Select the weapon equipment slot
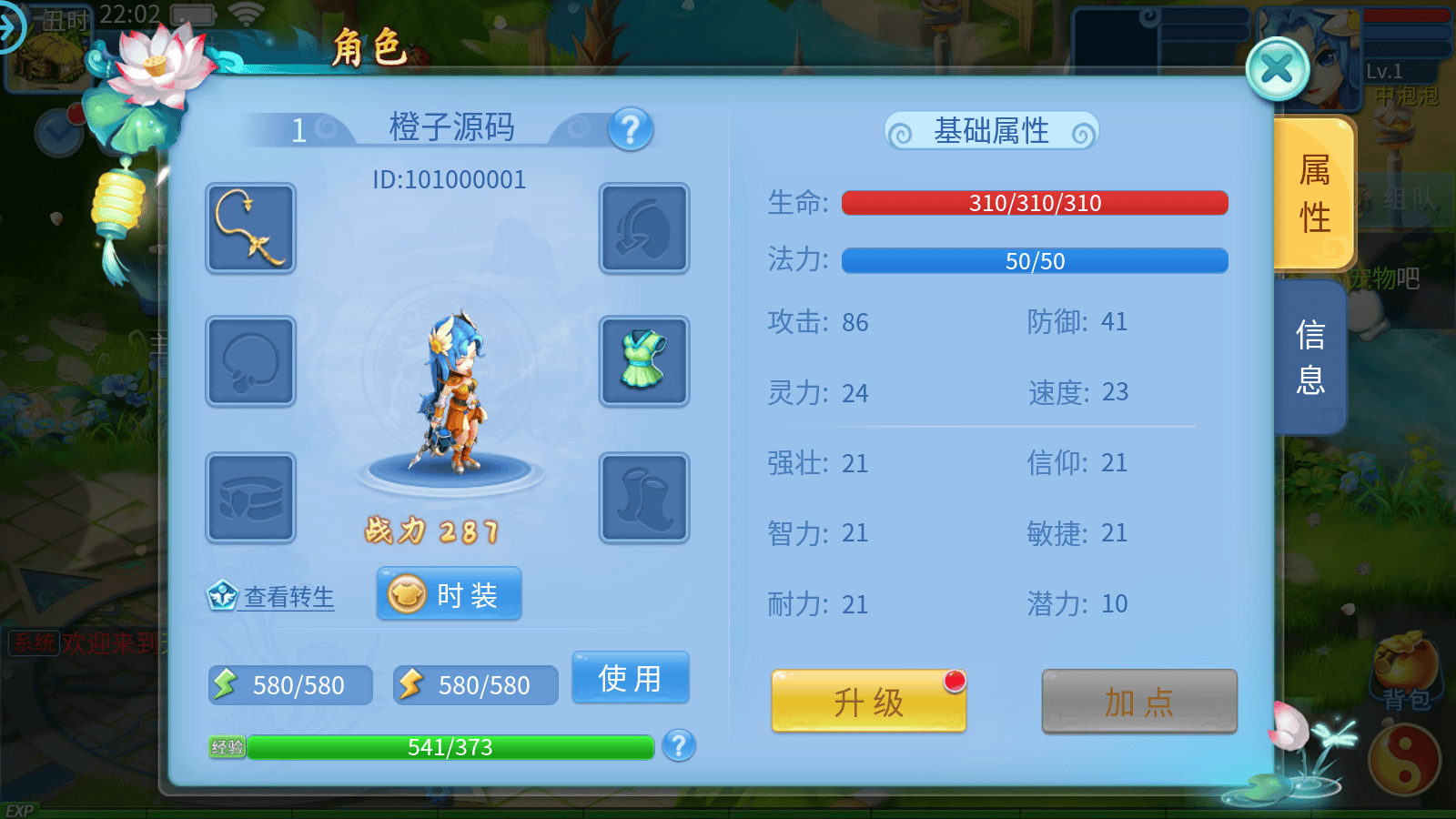The width and height of the screenshot is (1456, 819). point(250,228)
